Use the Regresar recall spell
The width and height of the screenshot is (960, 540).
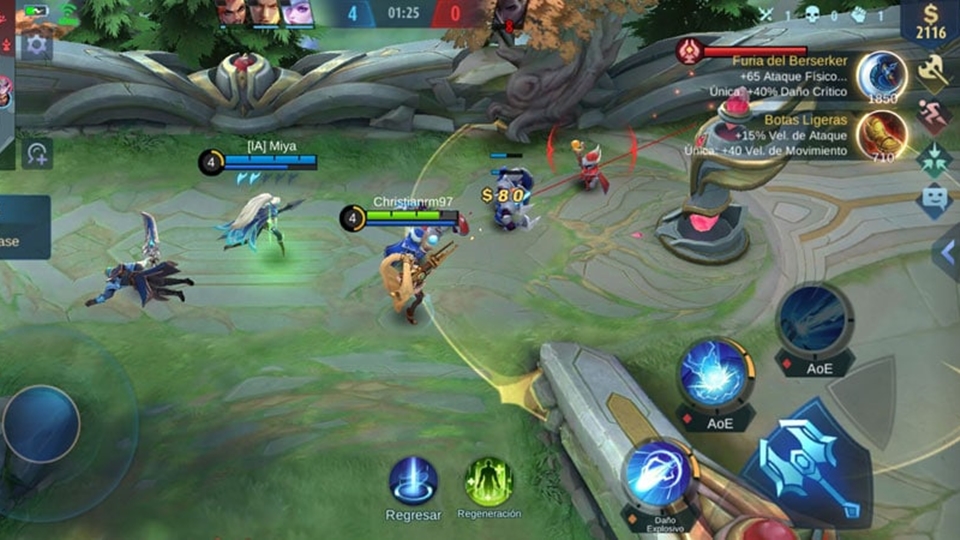pyautogui.click(x=413, y=481)
